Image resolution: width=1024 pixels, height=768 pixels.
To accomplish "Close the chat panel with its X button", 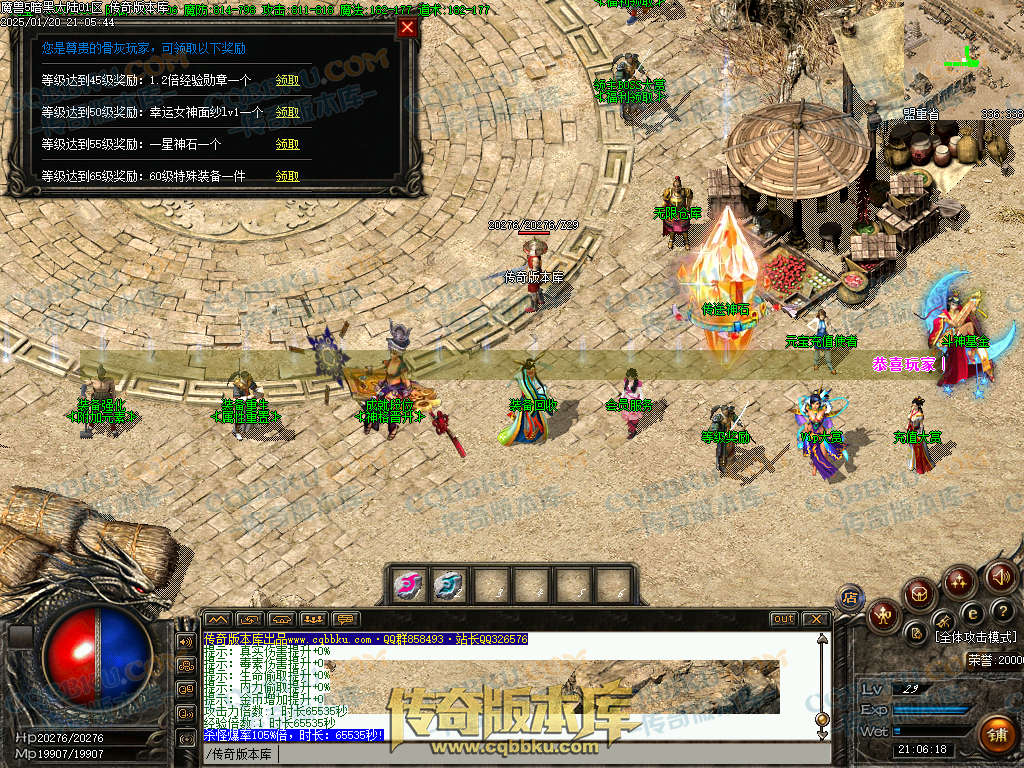I will point(815,619).
